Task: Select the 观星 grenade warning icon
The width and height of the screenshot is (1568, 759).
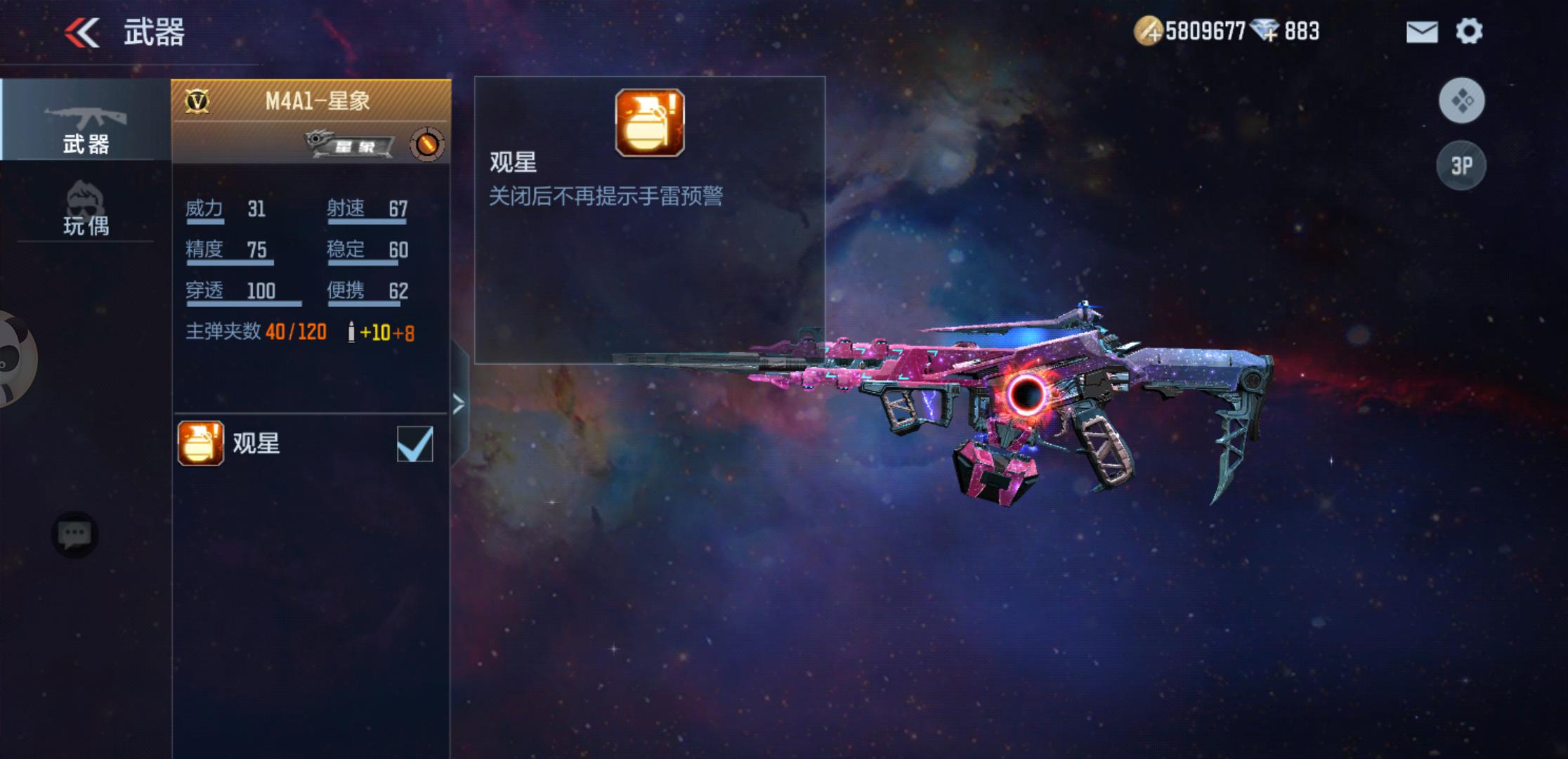Action: tap(650, 122)
